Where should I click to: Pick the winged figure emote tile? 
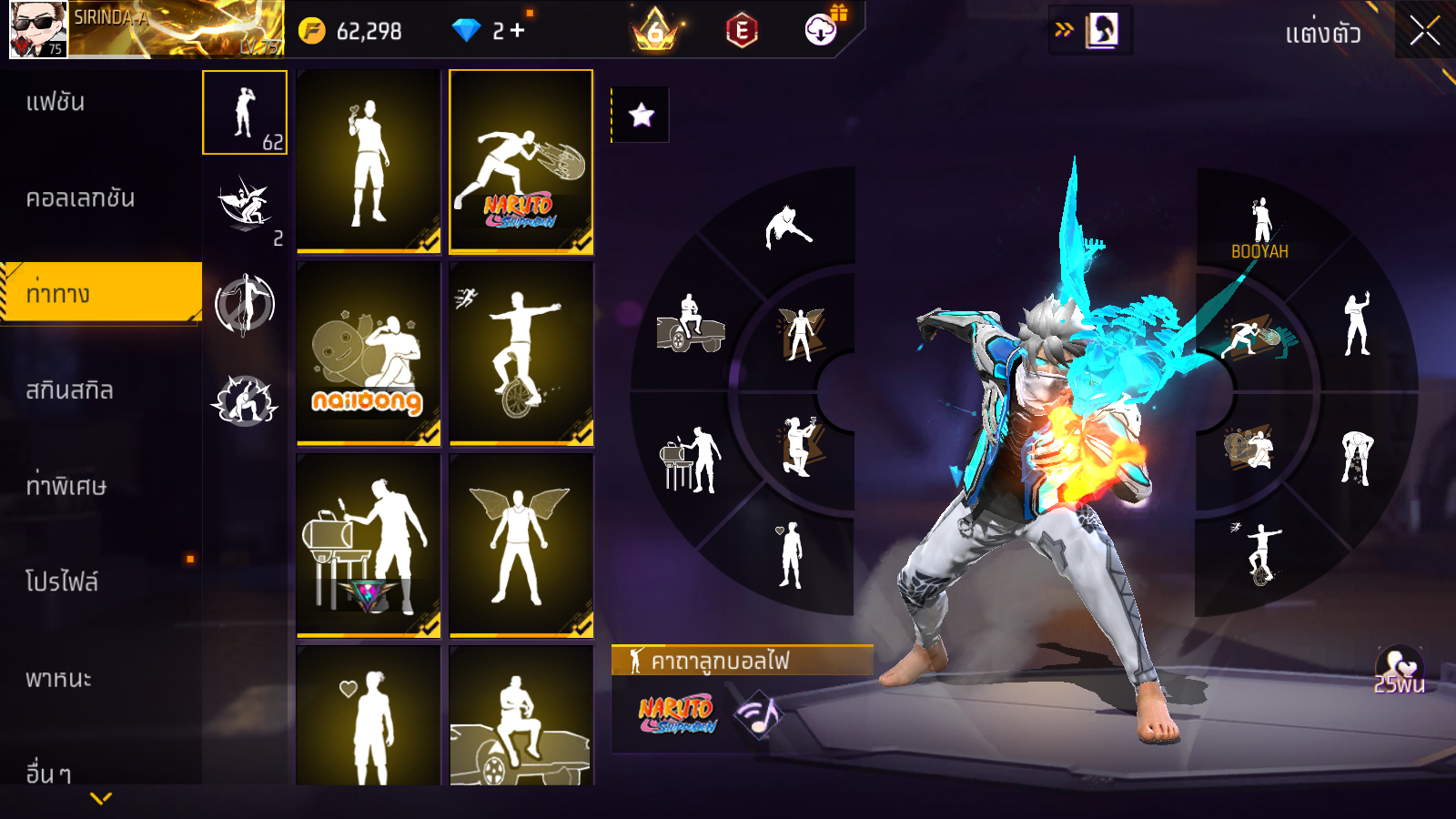pyautogui.click(x=521, y=545)
